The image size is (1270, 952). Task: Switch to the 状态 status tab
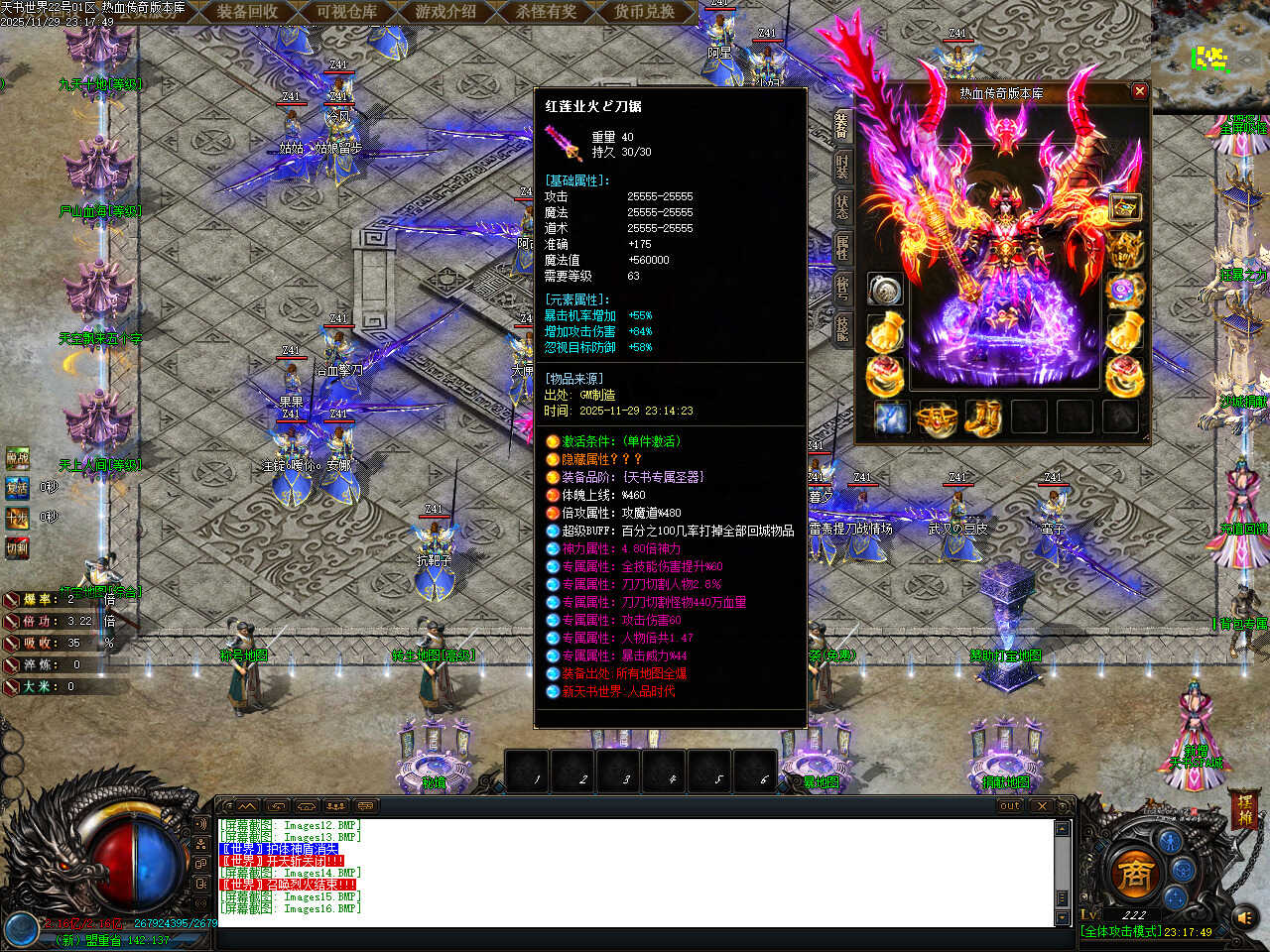tap(842, 207)
